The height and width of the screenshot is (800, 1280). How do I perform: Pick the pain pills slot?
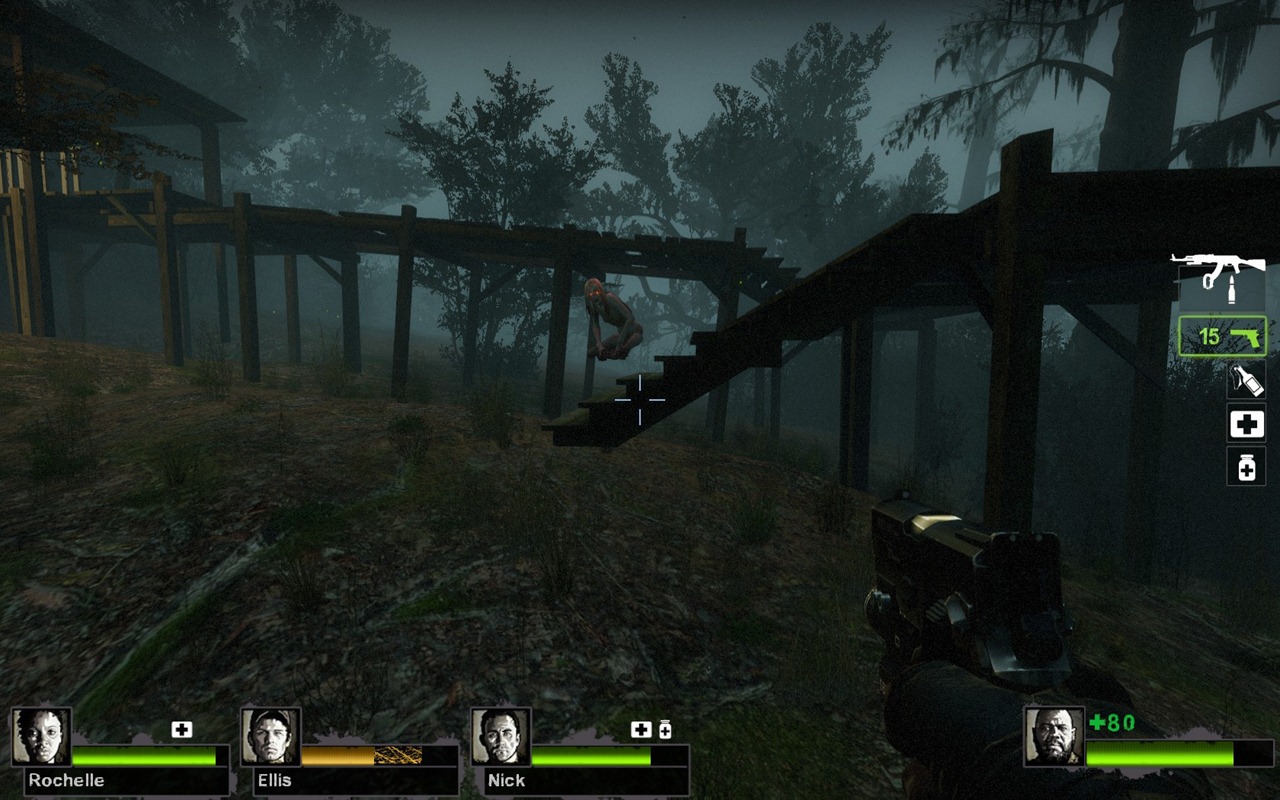[1246, 466]
